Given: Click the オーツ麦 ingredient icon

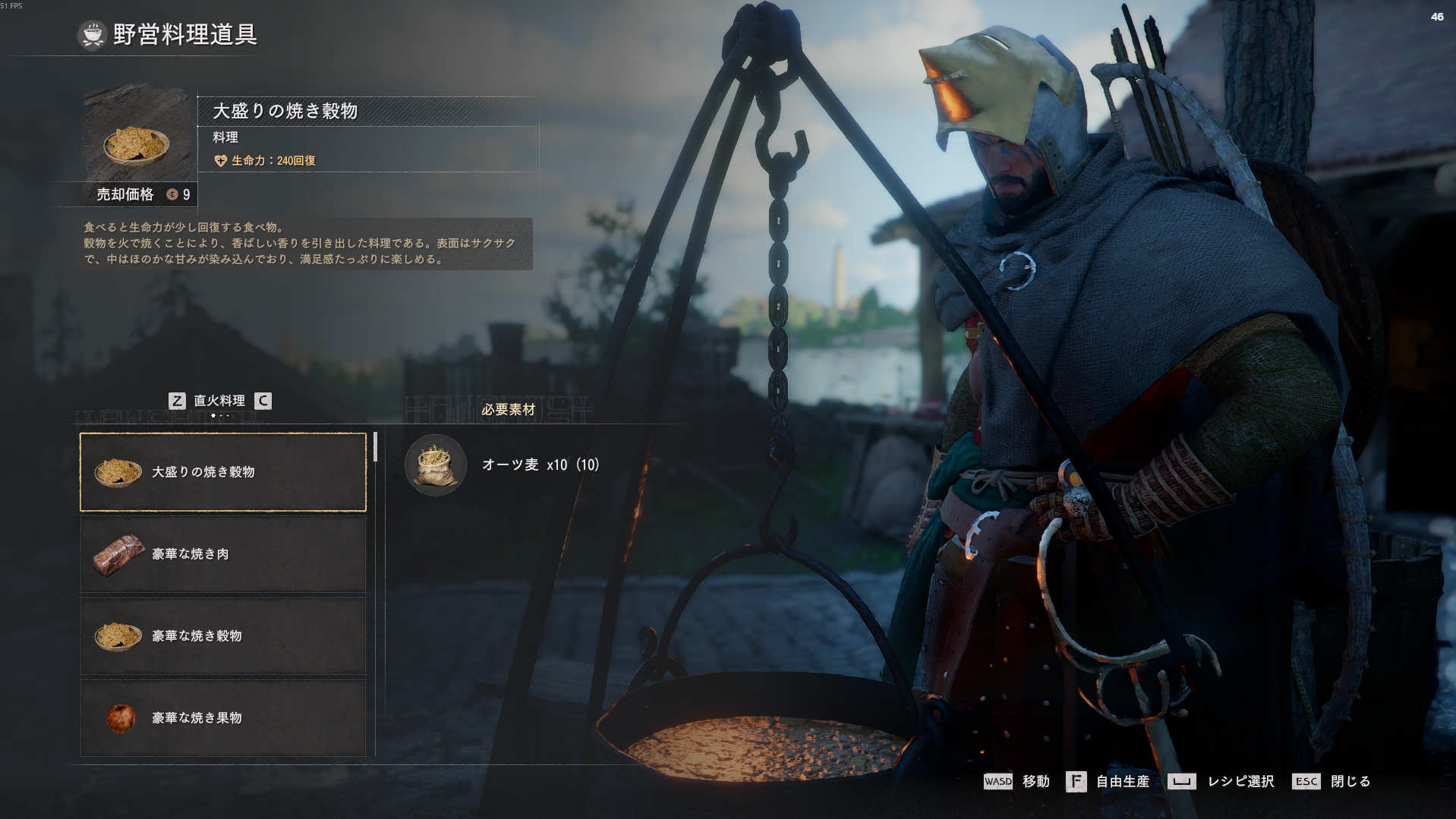Looking at the screenshot, I should click(436, 465).
